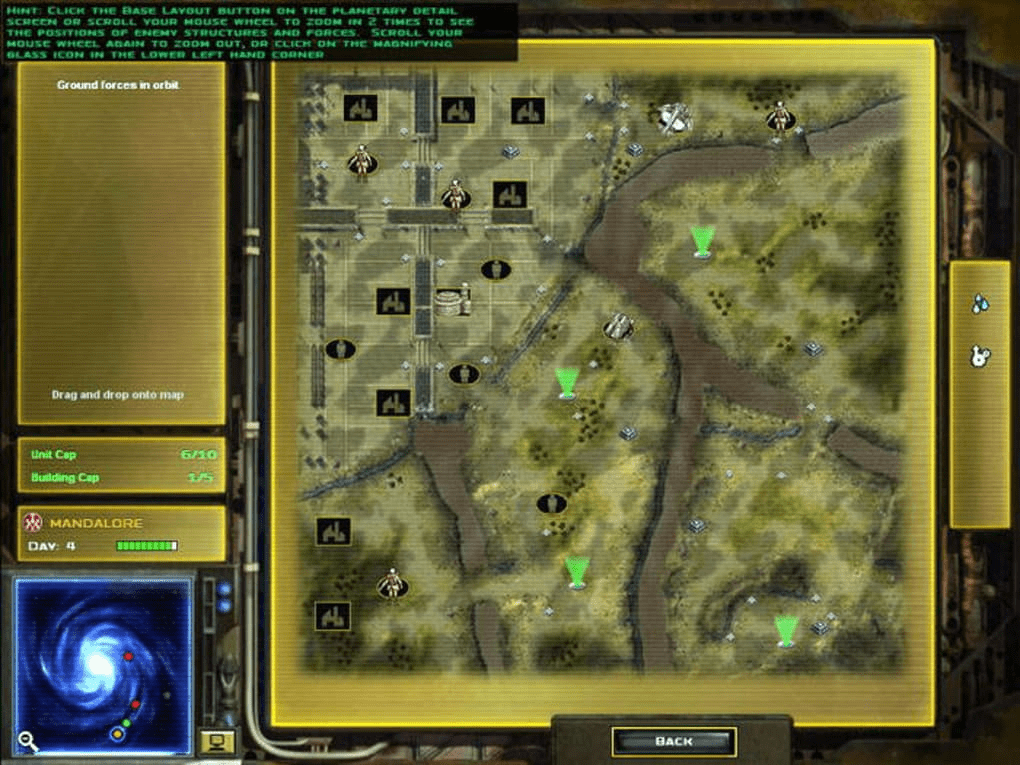The height and width of the screenshot is (765, 1020).
Task: Select the green planet on galaxy map
Action: pos(126,722)
